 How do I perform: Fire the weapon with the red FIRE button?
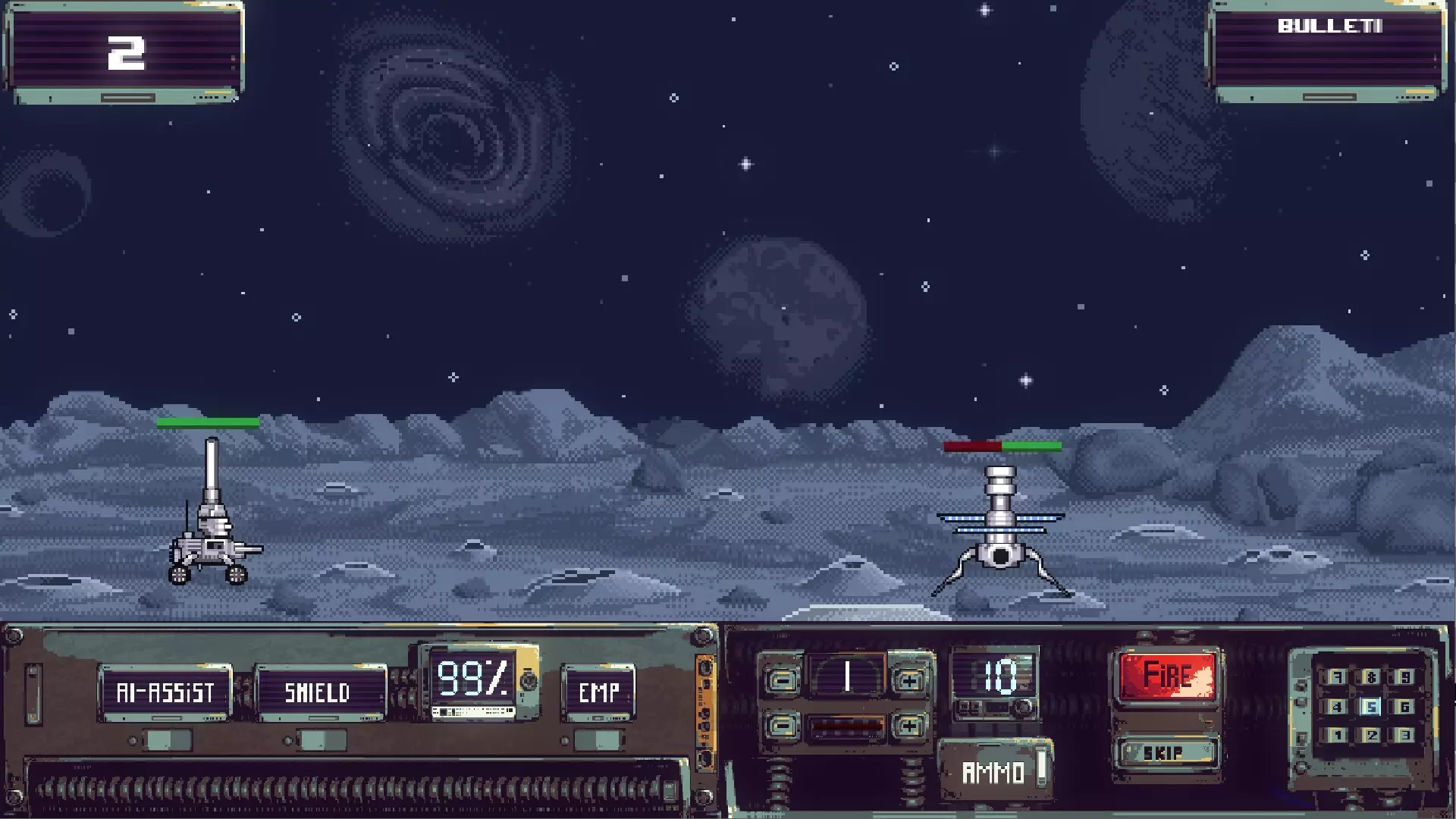[1169, 674]
